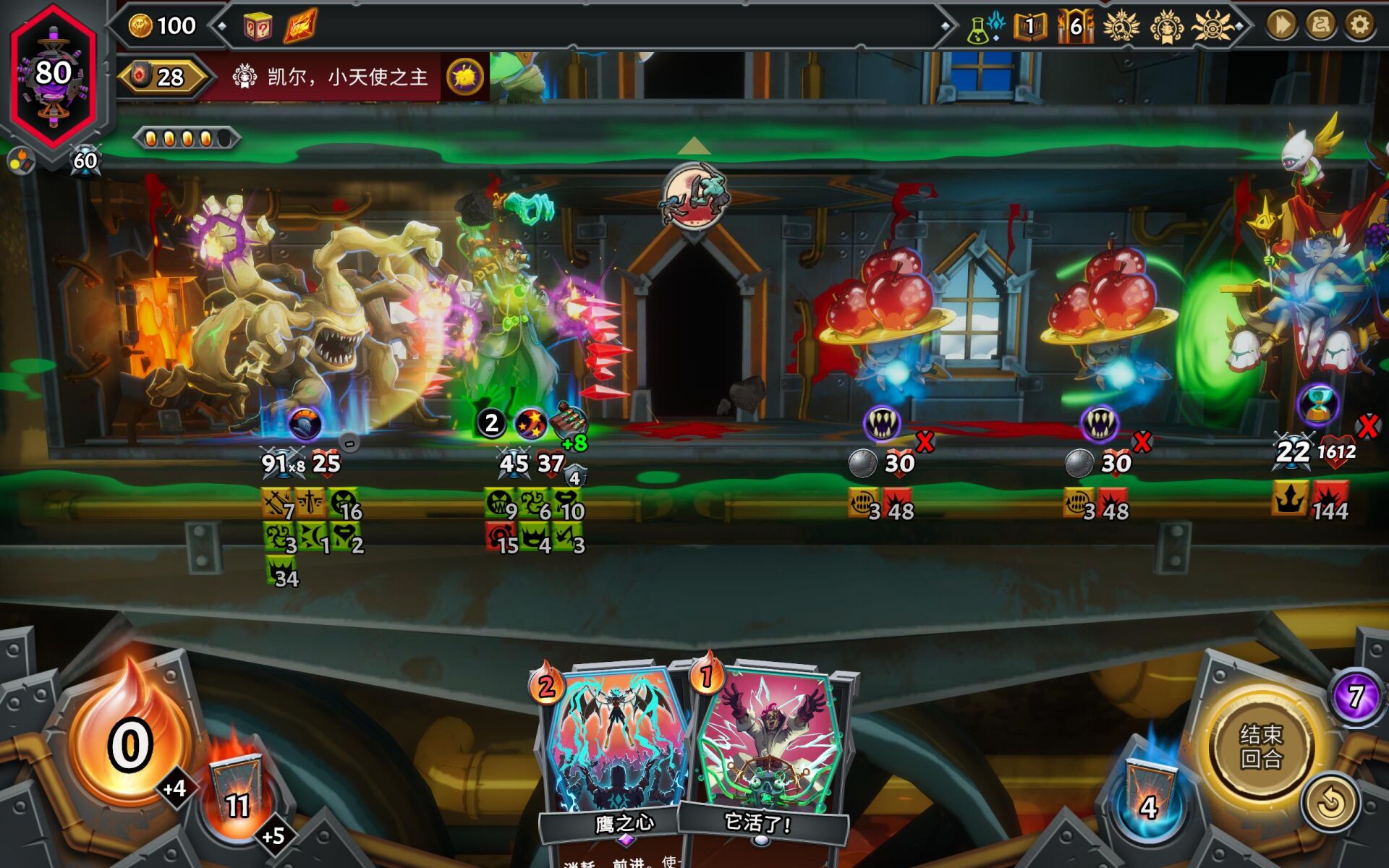Check the green potion flask icon
Image resolution: width=1389 pixels, height=868 pixels.
979,29
